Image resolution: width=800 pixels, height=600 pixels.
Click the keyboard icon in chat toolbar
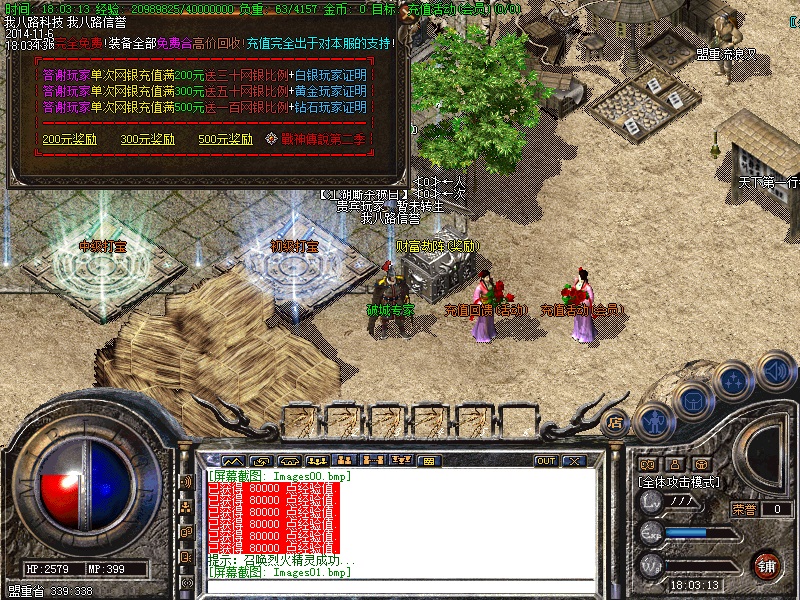[428, 461]
